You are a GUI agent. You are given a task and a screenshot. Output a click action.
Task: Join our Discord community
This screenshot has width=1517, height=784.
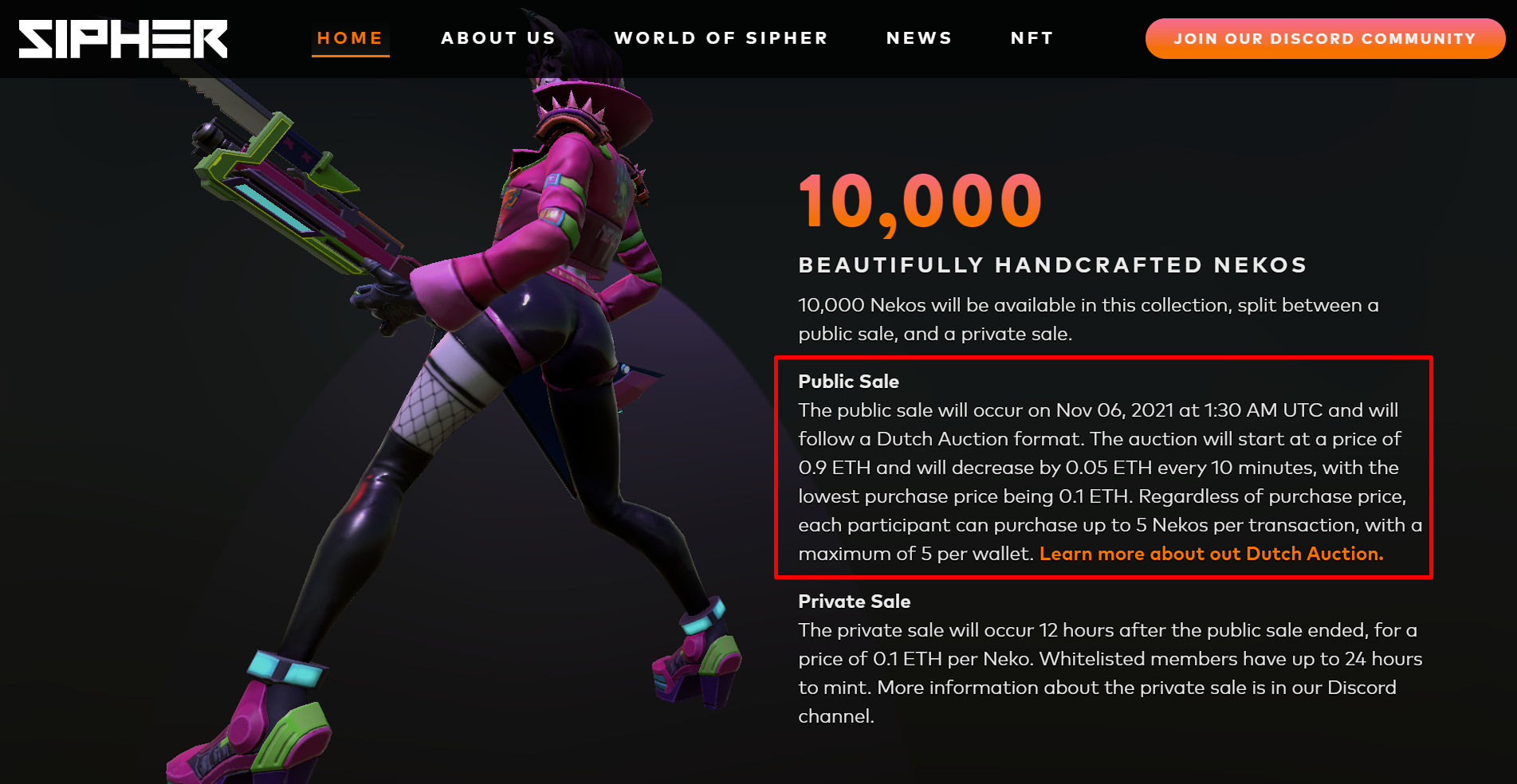click(x=1324, y=38)
